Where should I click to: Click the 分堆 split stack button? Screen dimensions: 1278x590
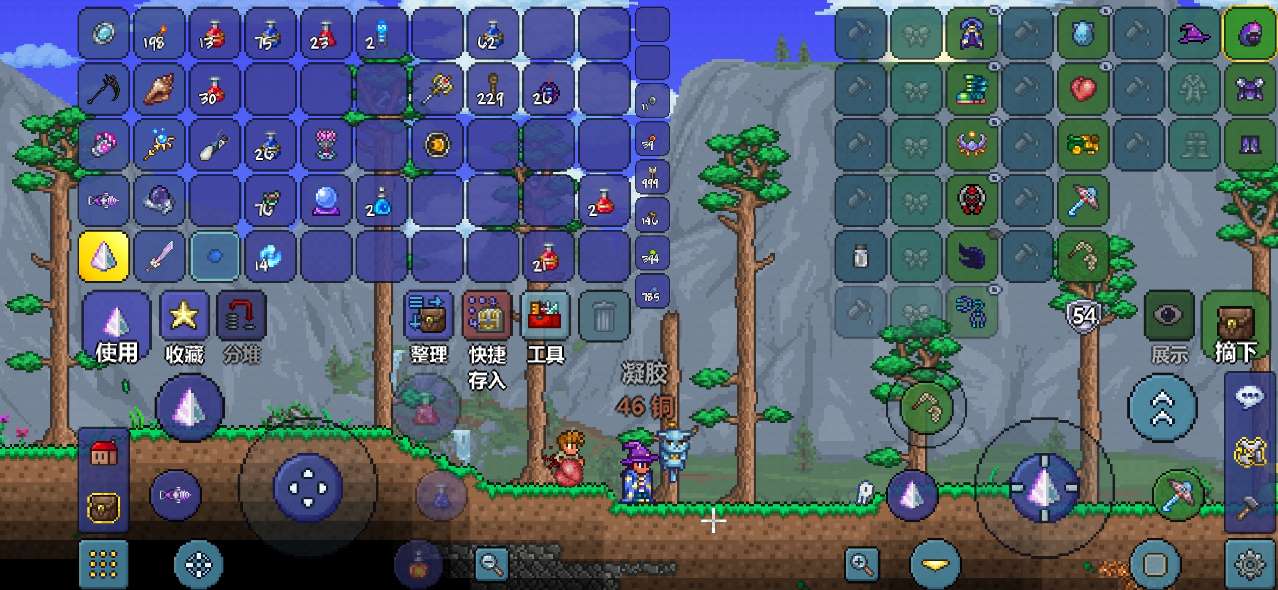click(241, 324)
